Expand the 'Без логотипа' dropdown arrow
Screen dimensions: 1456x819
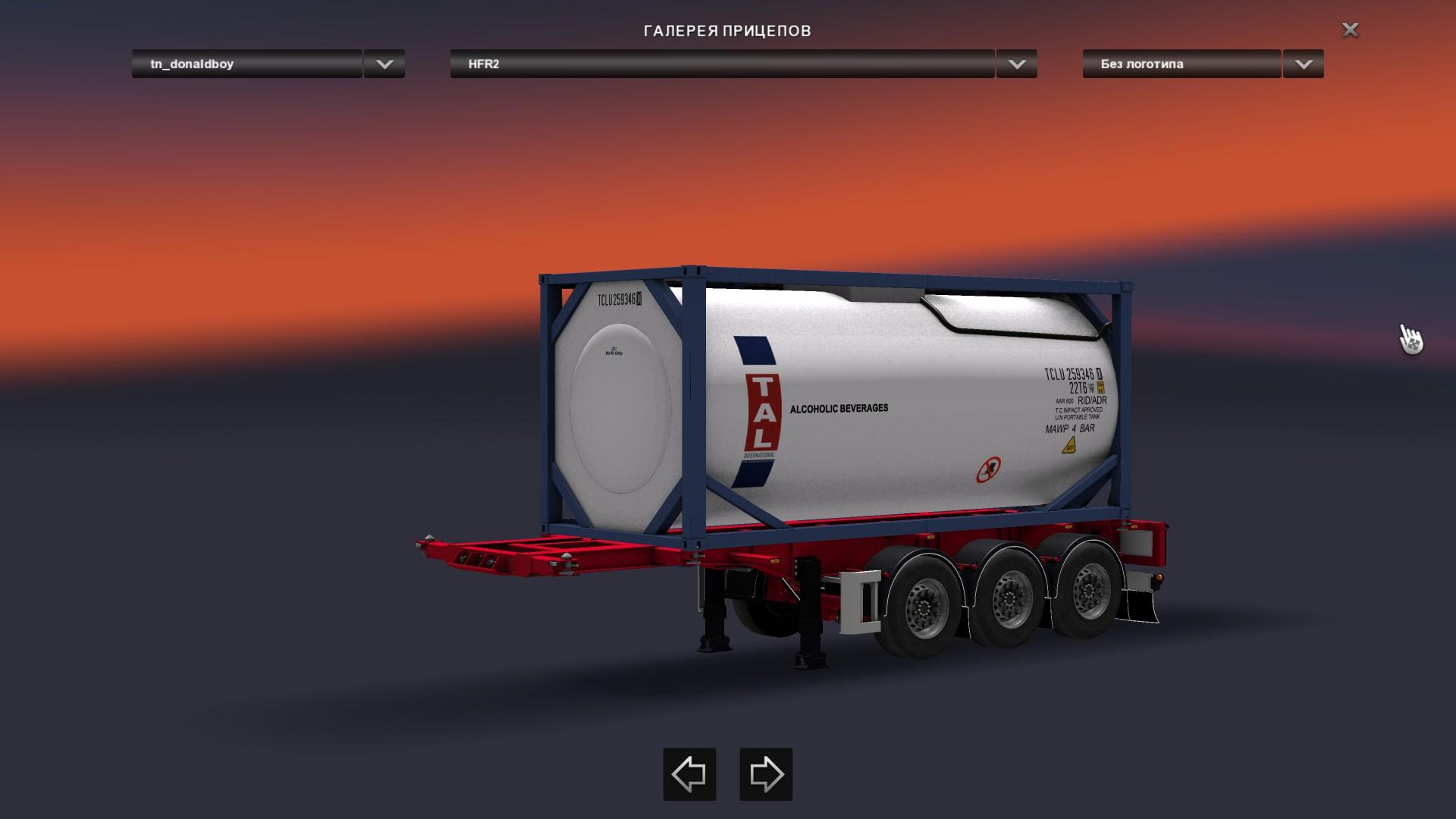1304,64
